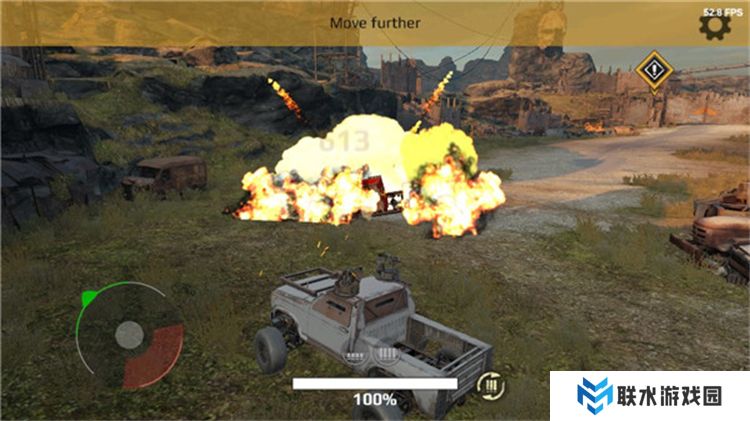750x421 pixels.
Task: Open the settings gear icon
Action: pos(716,27)
